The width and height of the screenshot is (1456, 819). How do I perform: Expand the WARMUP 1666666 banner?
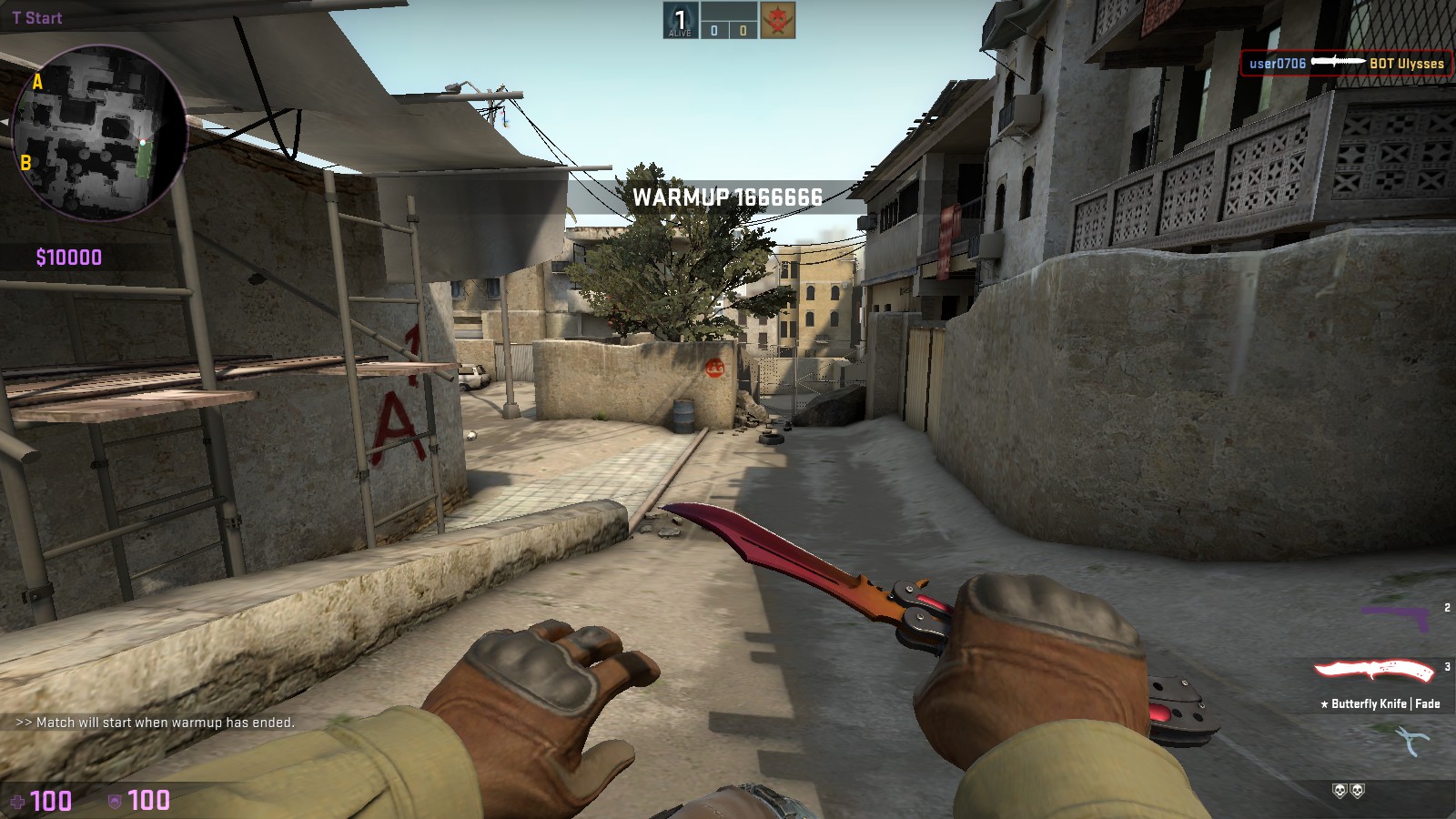tap(728, 193)
